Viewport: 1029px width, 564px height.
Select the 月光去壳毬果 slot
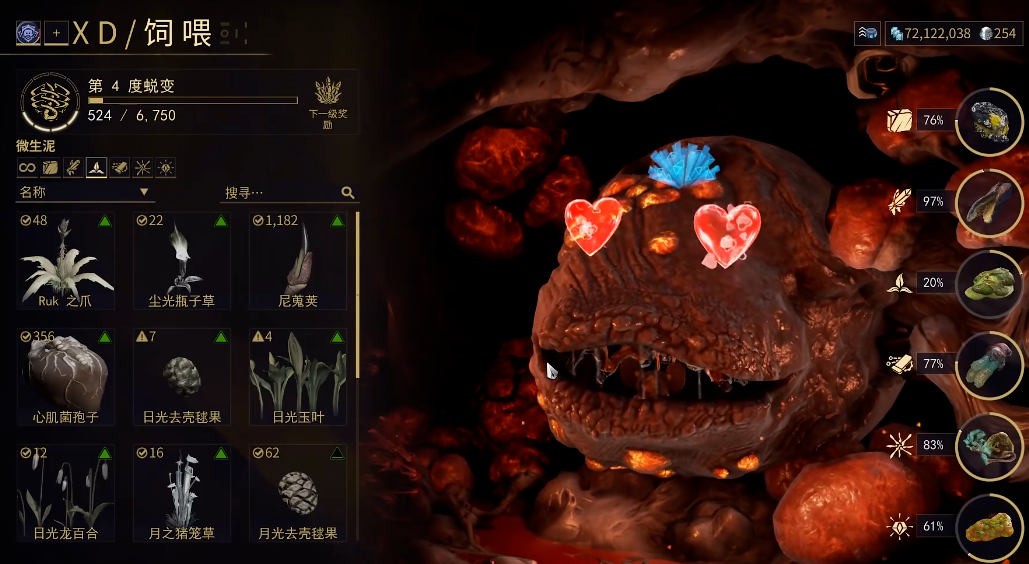point(298,492)
